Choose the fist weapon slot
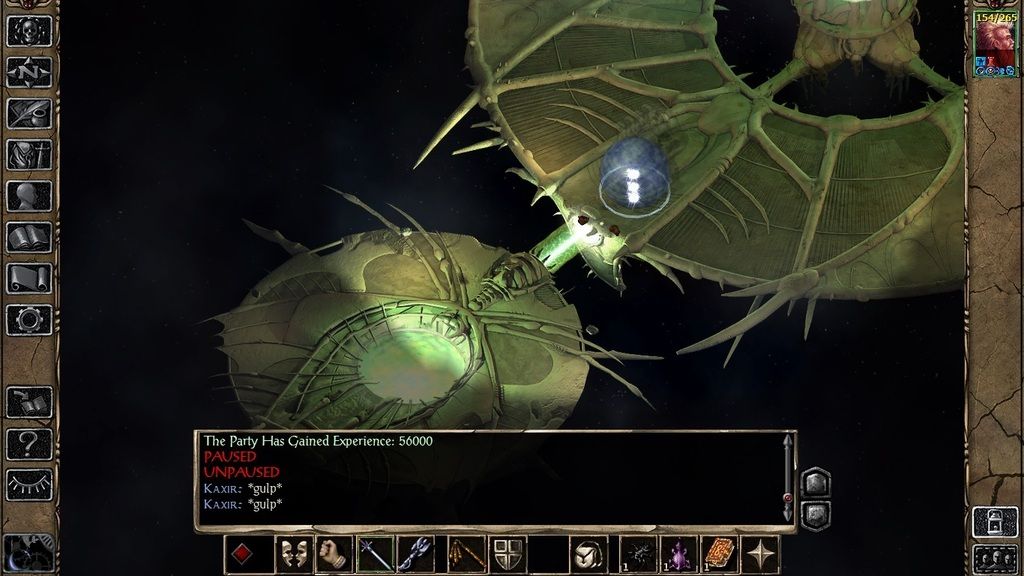This screenshot has height=576, width=1024. [333, 554]
